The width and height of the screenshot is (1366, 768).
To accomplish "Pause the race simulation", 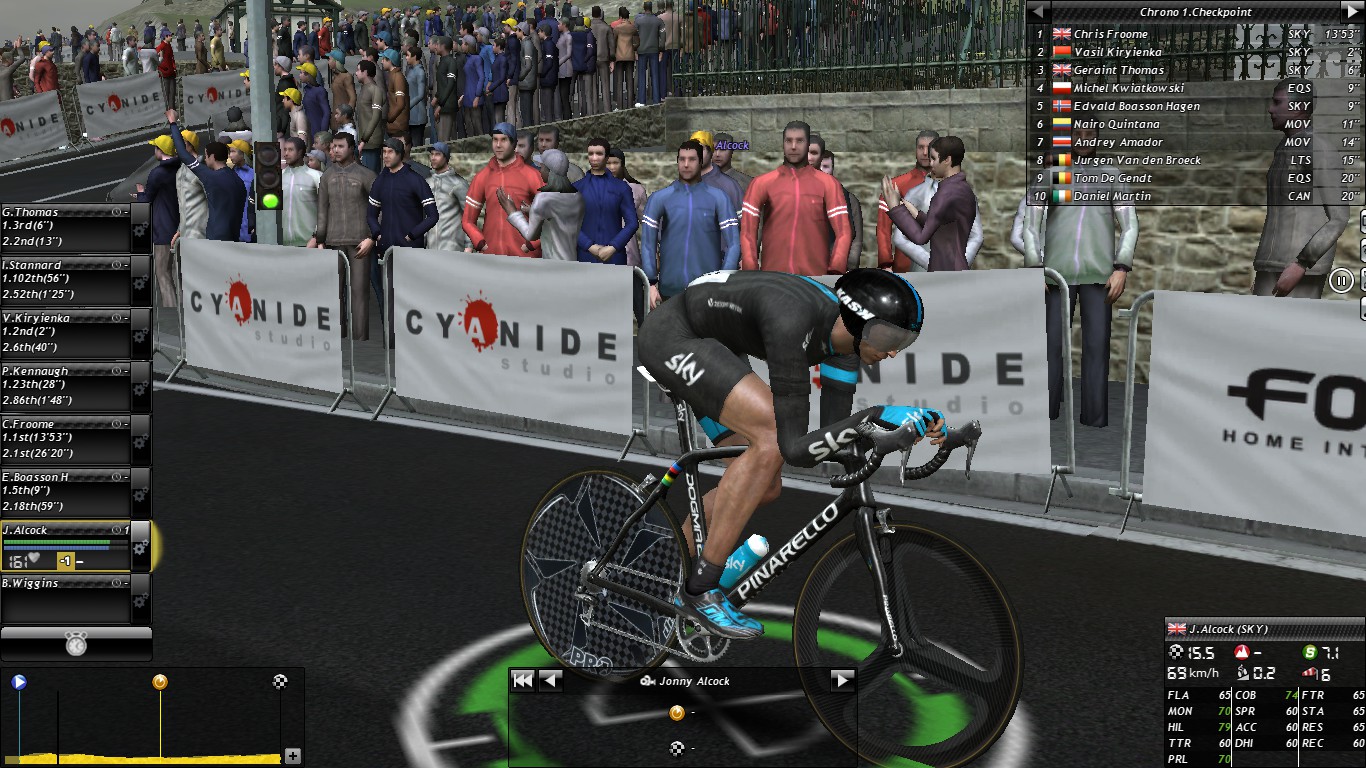I will (1343, 281).
